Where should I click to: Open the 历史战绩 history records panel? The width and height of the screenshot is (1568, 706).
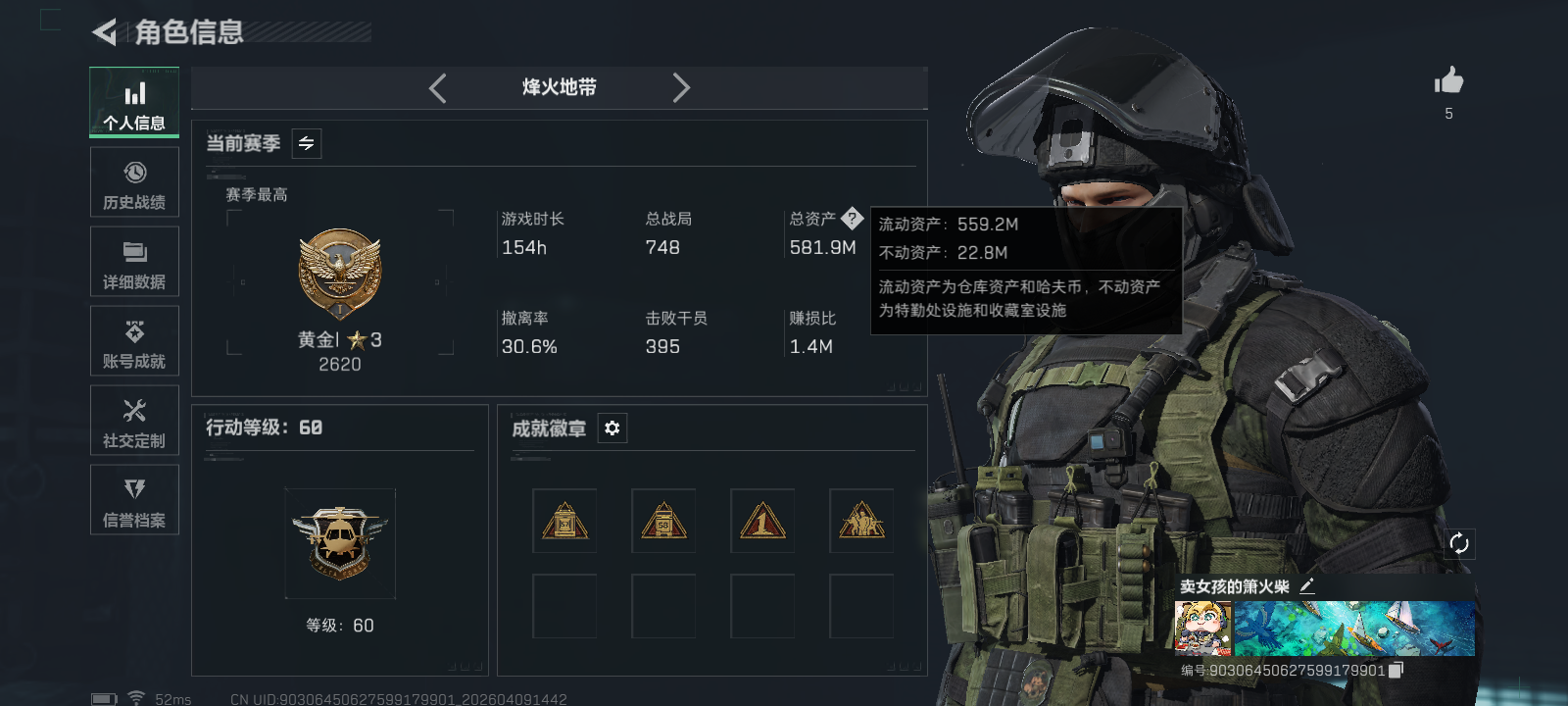(134, 182)
